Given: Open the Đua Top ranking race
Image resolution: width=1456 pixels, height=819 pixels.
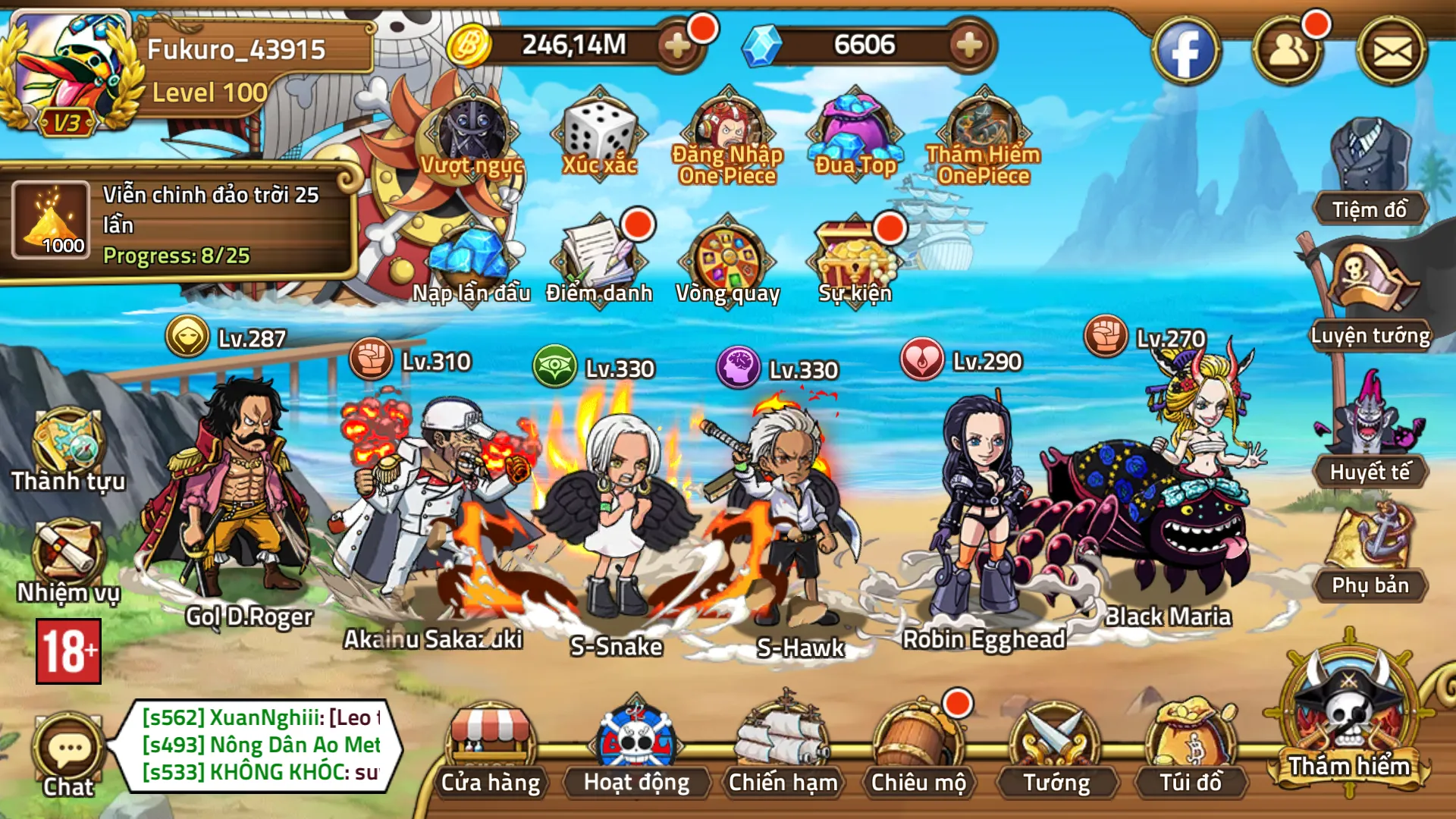Looking at the screenshot, I should [855, 129].
